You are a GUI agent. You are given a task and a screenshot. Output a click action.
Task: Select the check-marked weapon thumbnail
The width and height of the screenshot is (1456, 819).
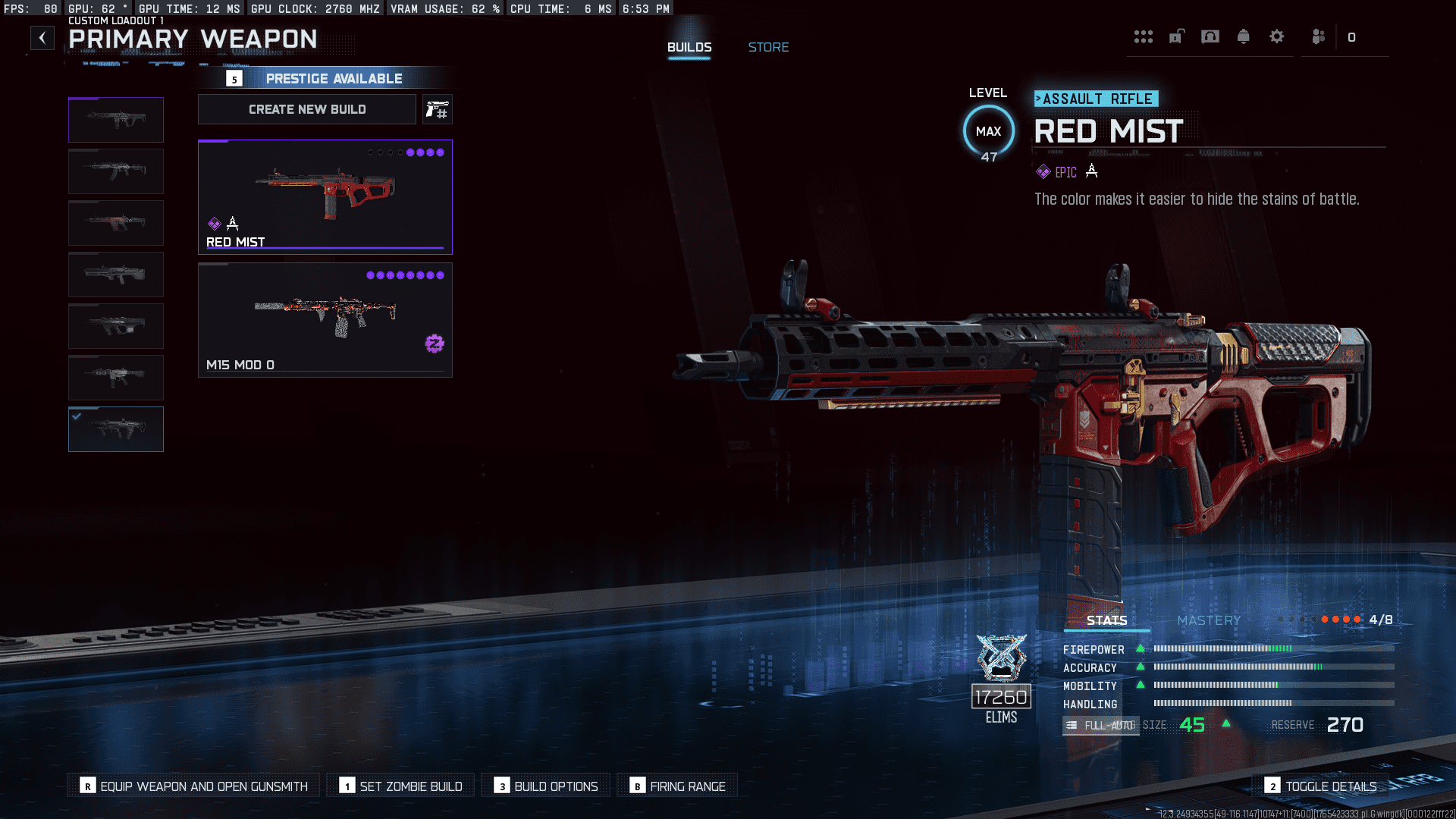tap(116, 429)
